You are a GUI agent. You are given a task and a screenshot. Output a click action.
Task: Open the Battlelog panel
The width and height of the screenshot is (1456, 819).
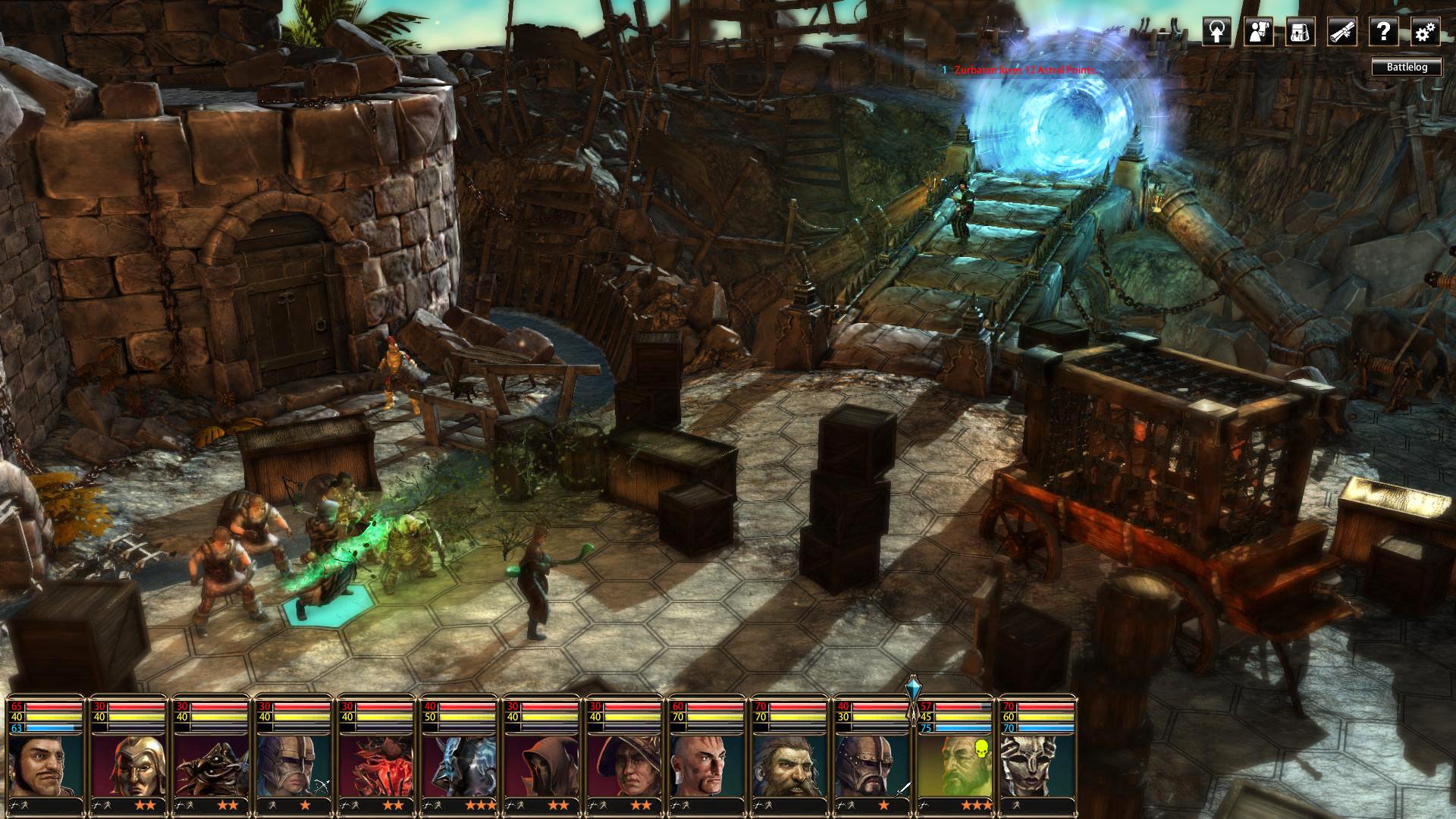pyautogui.click(x=1407, y=67)
